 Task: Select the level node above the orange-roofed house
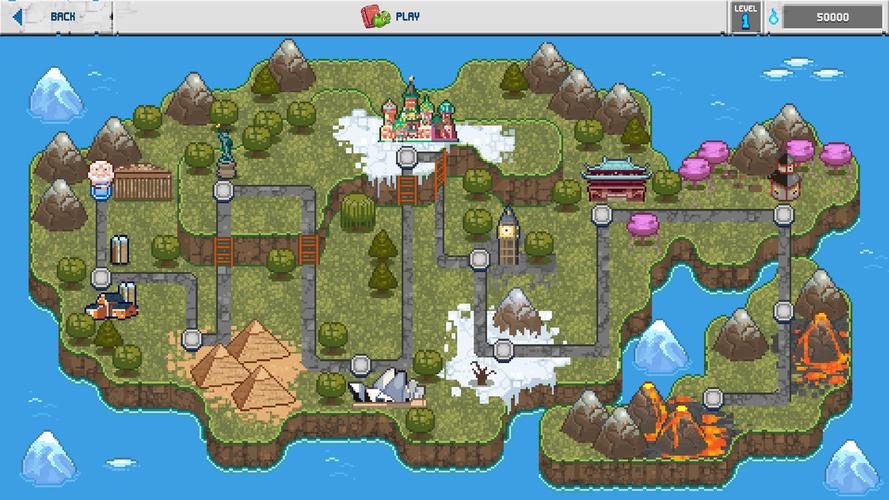click(101, 278)
